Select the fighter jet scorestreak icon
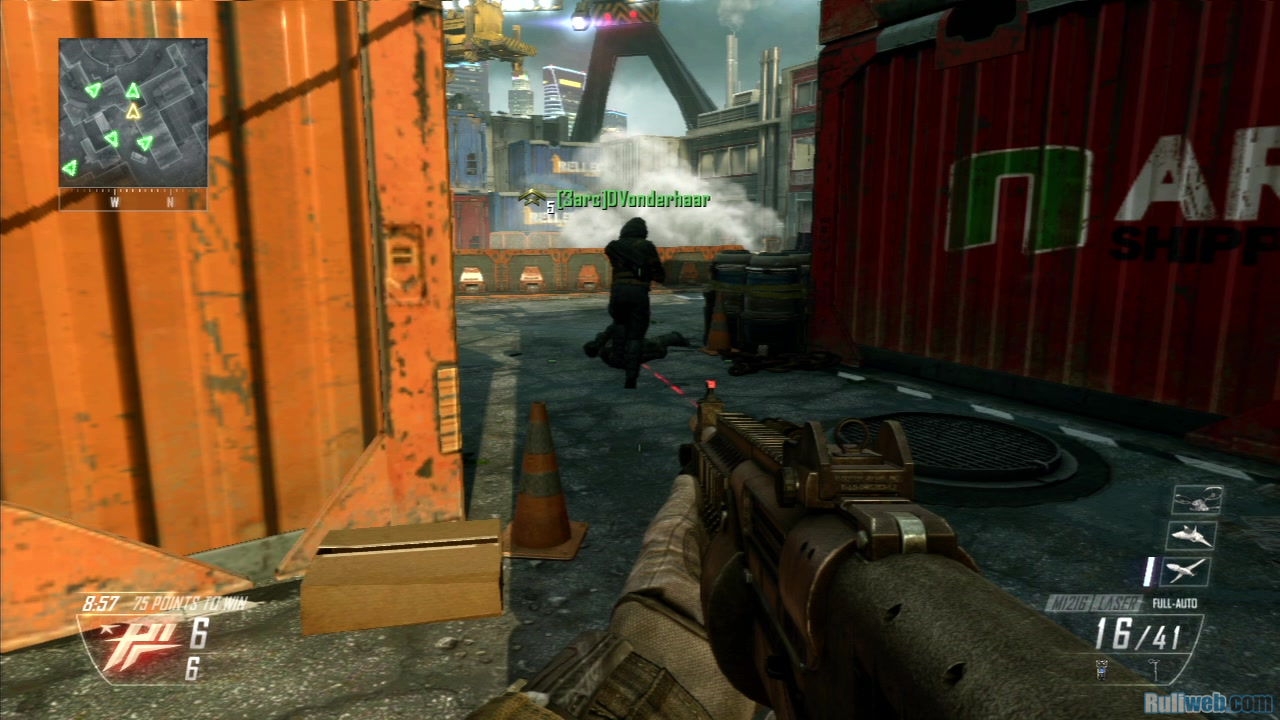This screenshot has width=1280, height=720. 1190,535
